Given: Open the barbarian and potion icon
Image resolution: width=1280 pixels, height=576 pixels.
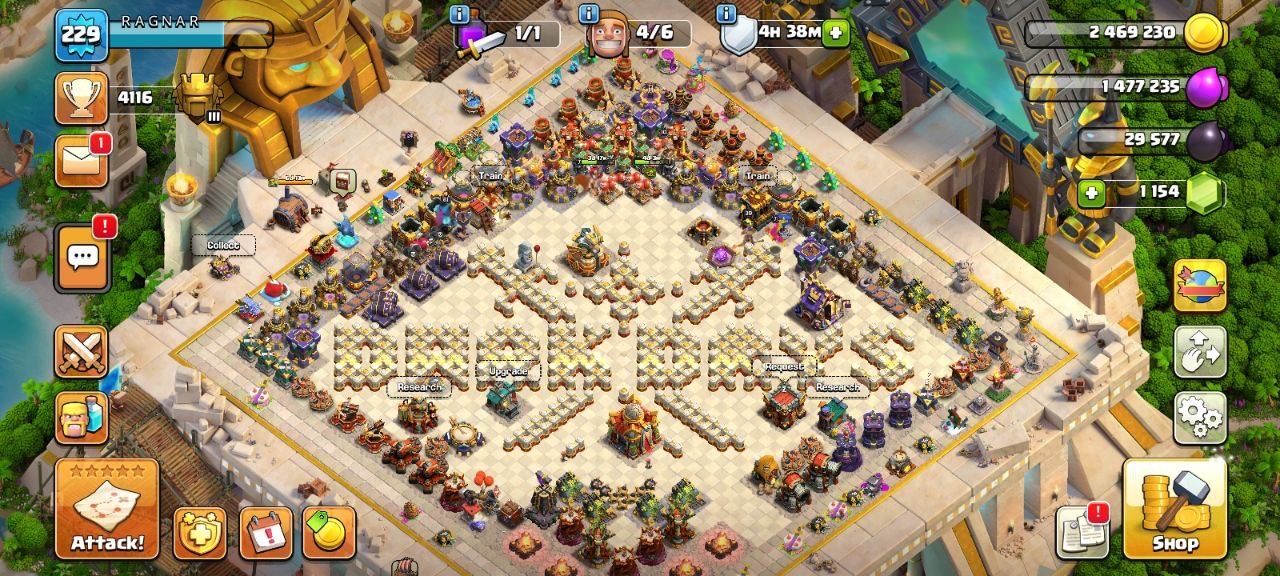Looking at the screenshot, I should tap(81, 417).
